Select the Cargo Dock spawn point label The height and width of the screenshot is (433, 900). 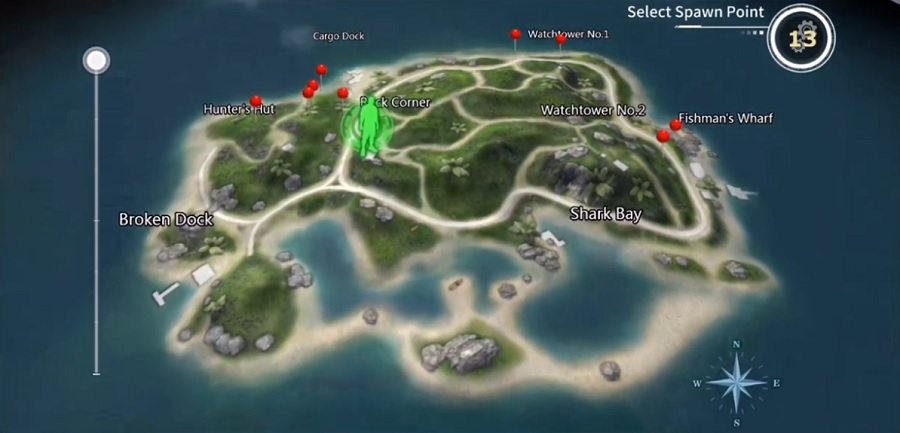tap(338, 36)
